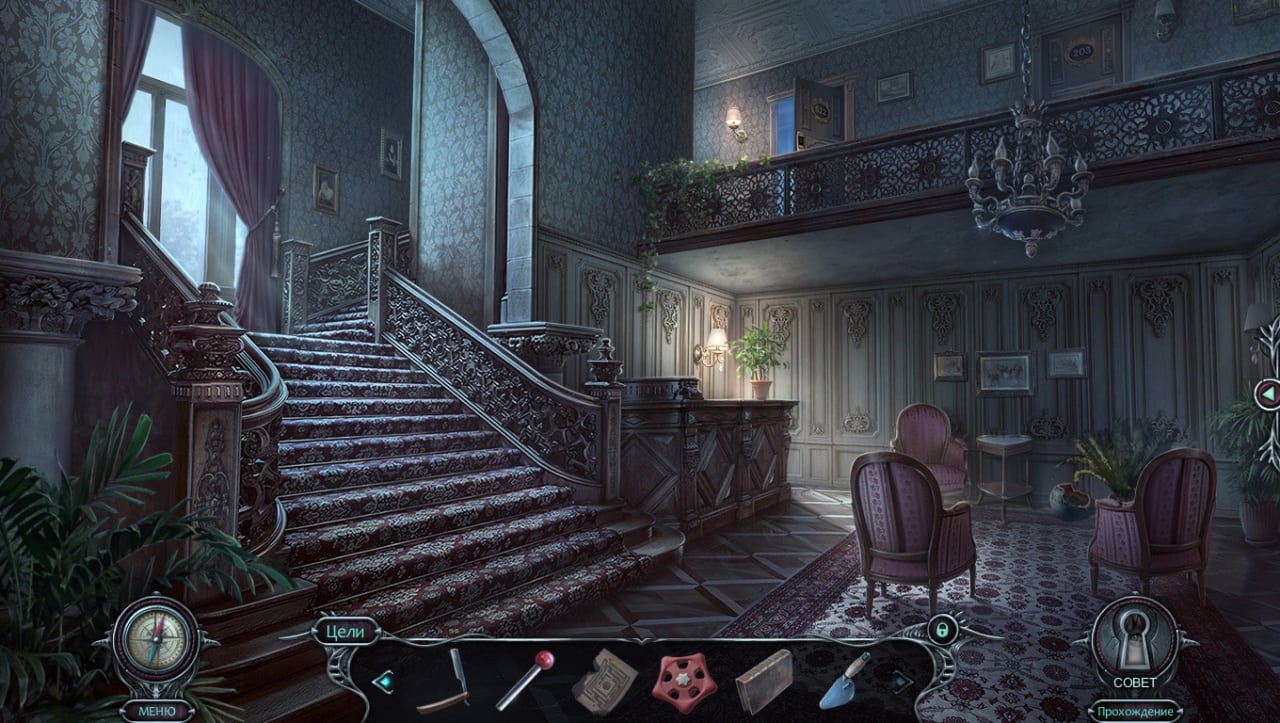Toggle the inventory padlock
The width and height of the screenshot is (1280, 723).
pyautogui.click(x=941, y=629)
